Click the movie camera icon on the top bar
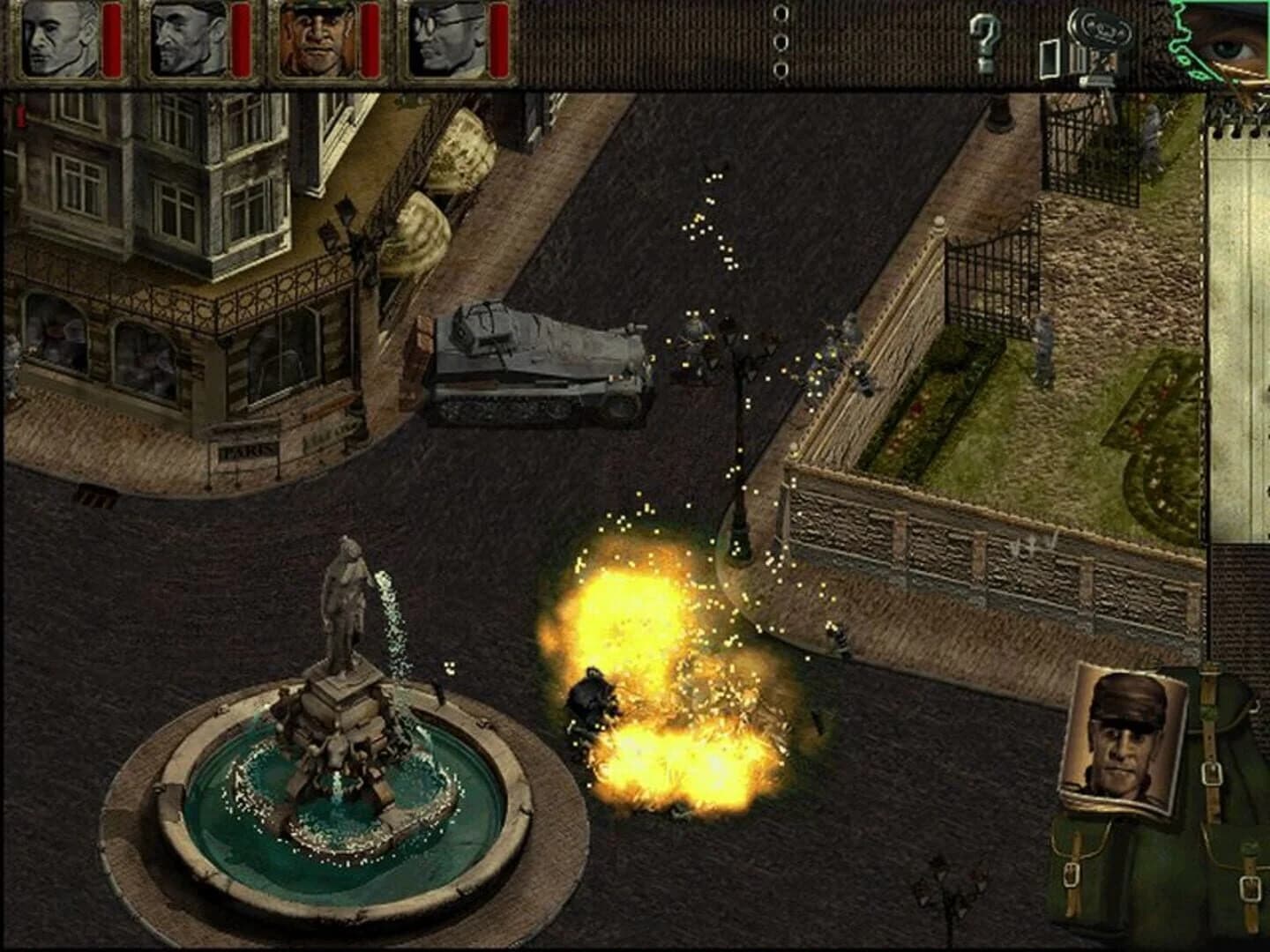Screen dimensions: 1270x952 (1101, 35)
